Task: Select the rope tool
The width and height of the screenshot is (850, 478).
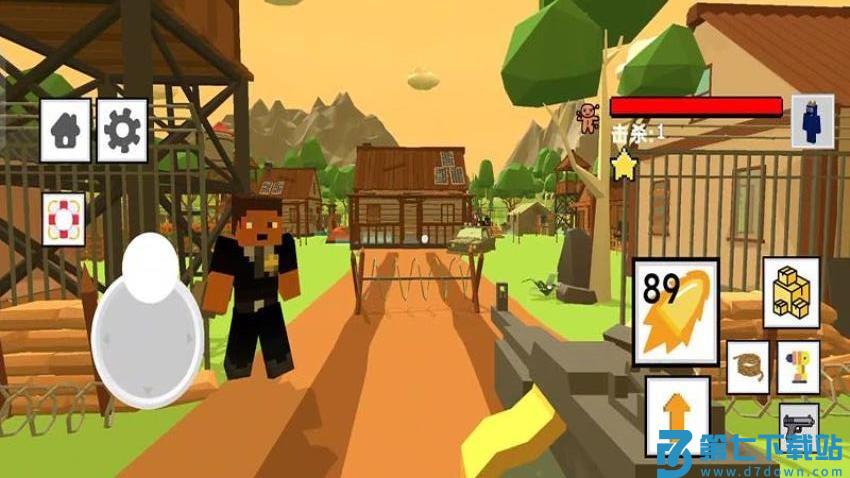Action: point(747,367)
